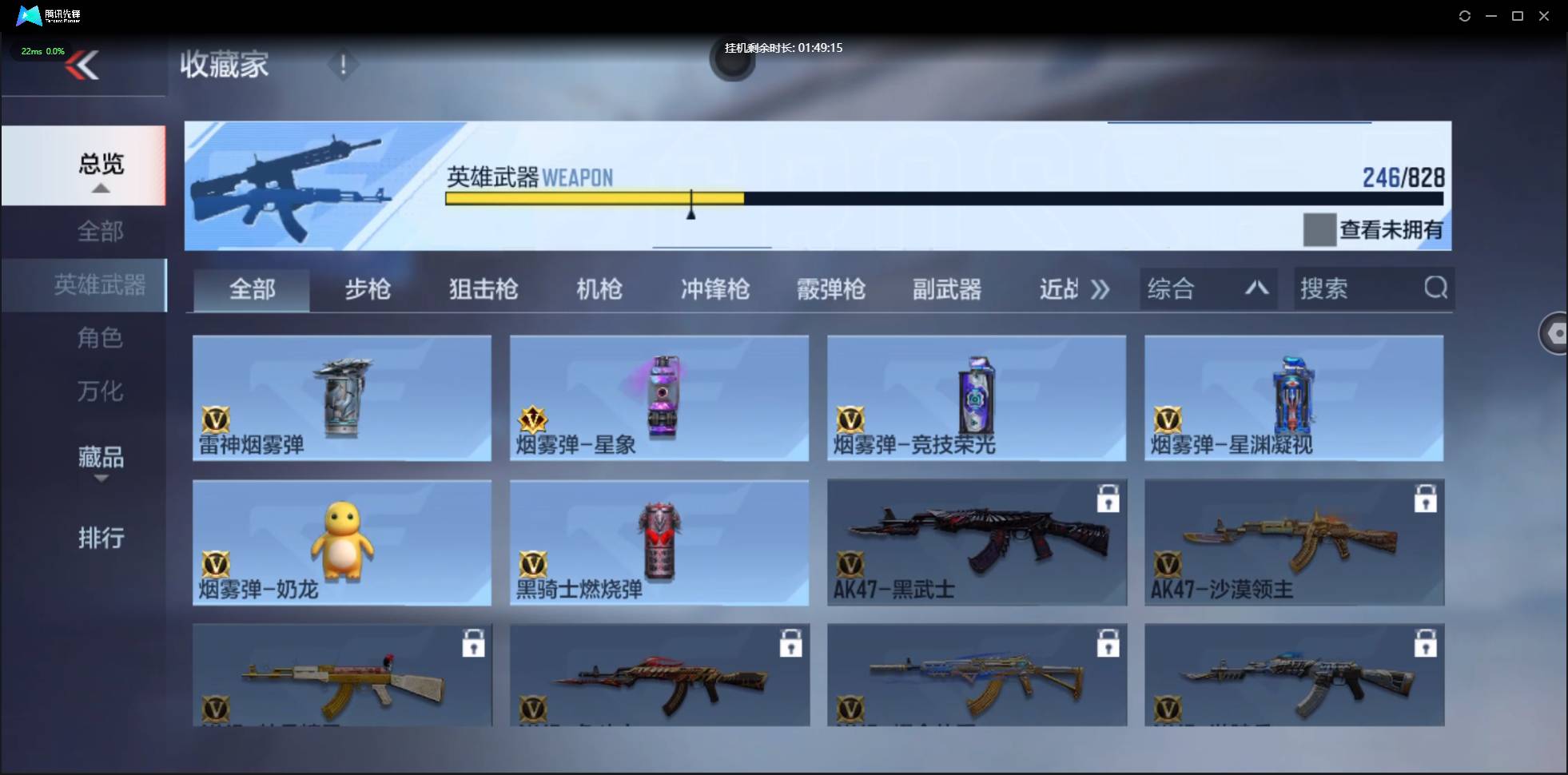Toggle the circular control on right screen edge
1568x775 pixels.
point(1555,334)
